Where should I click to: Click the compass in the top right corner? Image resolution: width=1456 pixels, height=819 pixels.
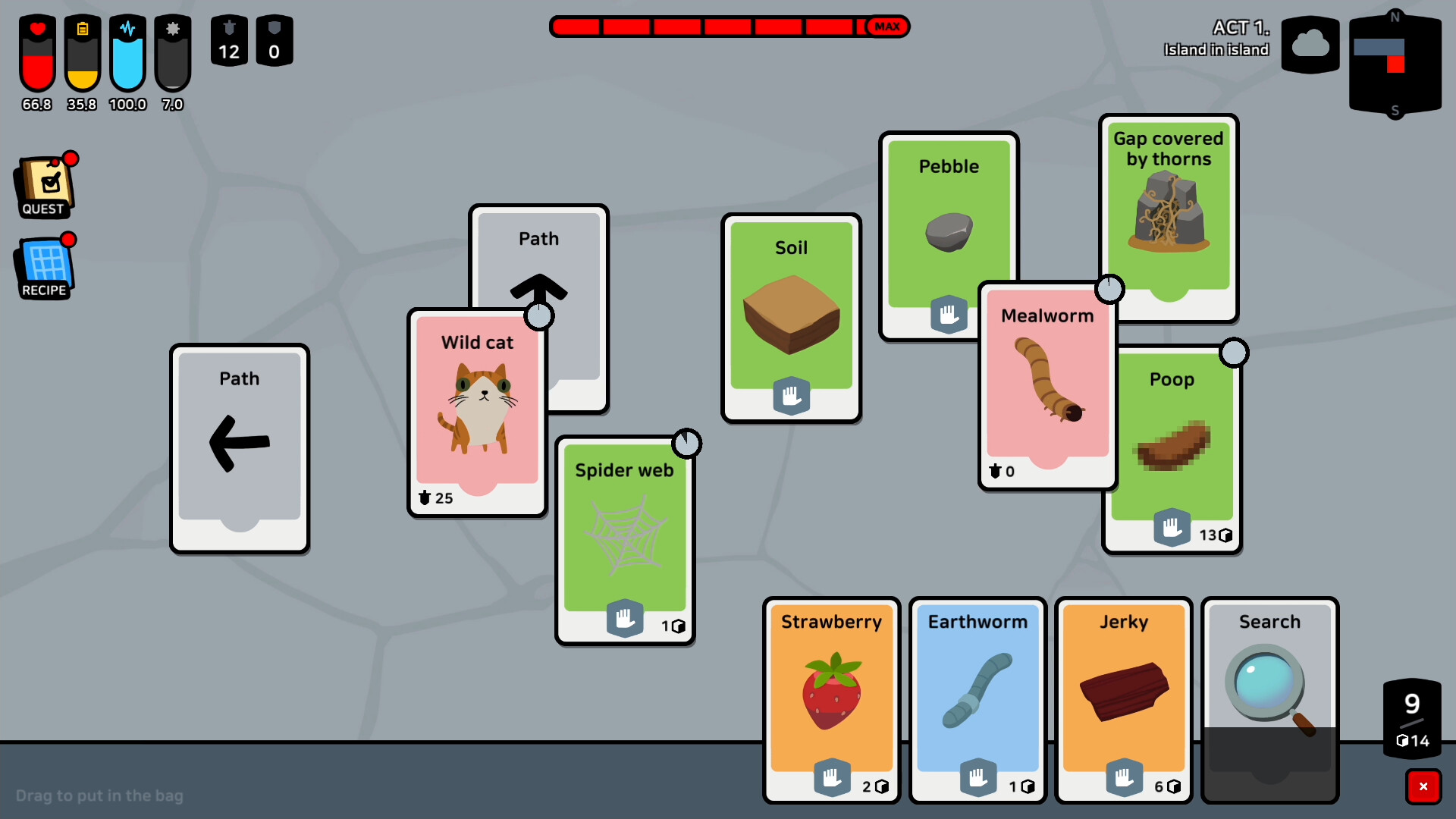click(1395, 64)
